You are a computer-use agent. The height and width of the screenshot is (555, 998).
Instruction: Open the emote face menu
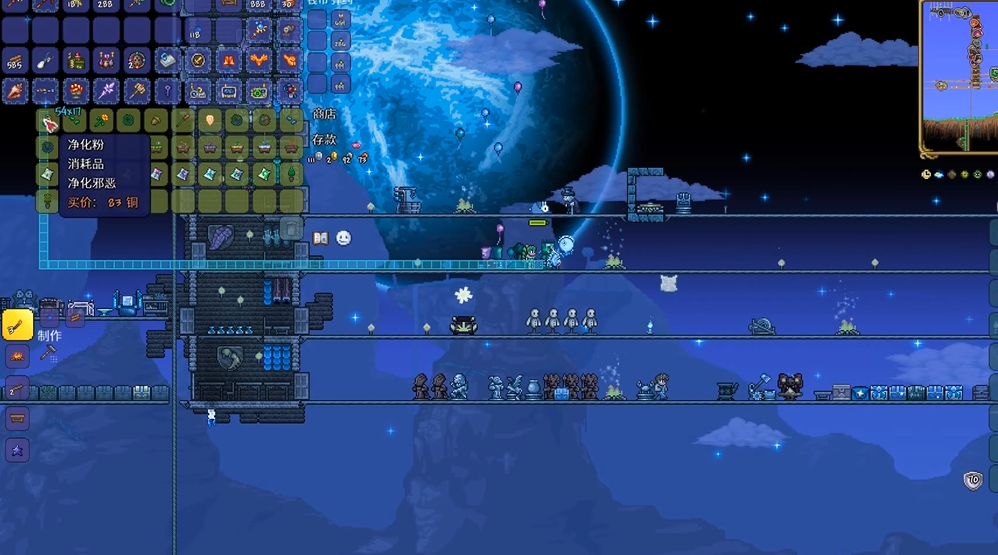click(x=343, y=238)
